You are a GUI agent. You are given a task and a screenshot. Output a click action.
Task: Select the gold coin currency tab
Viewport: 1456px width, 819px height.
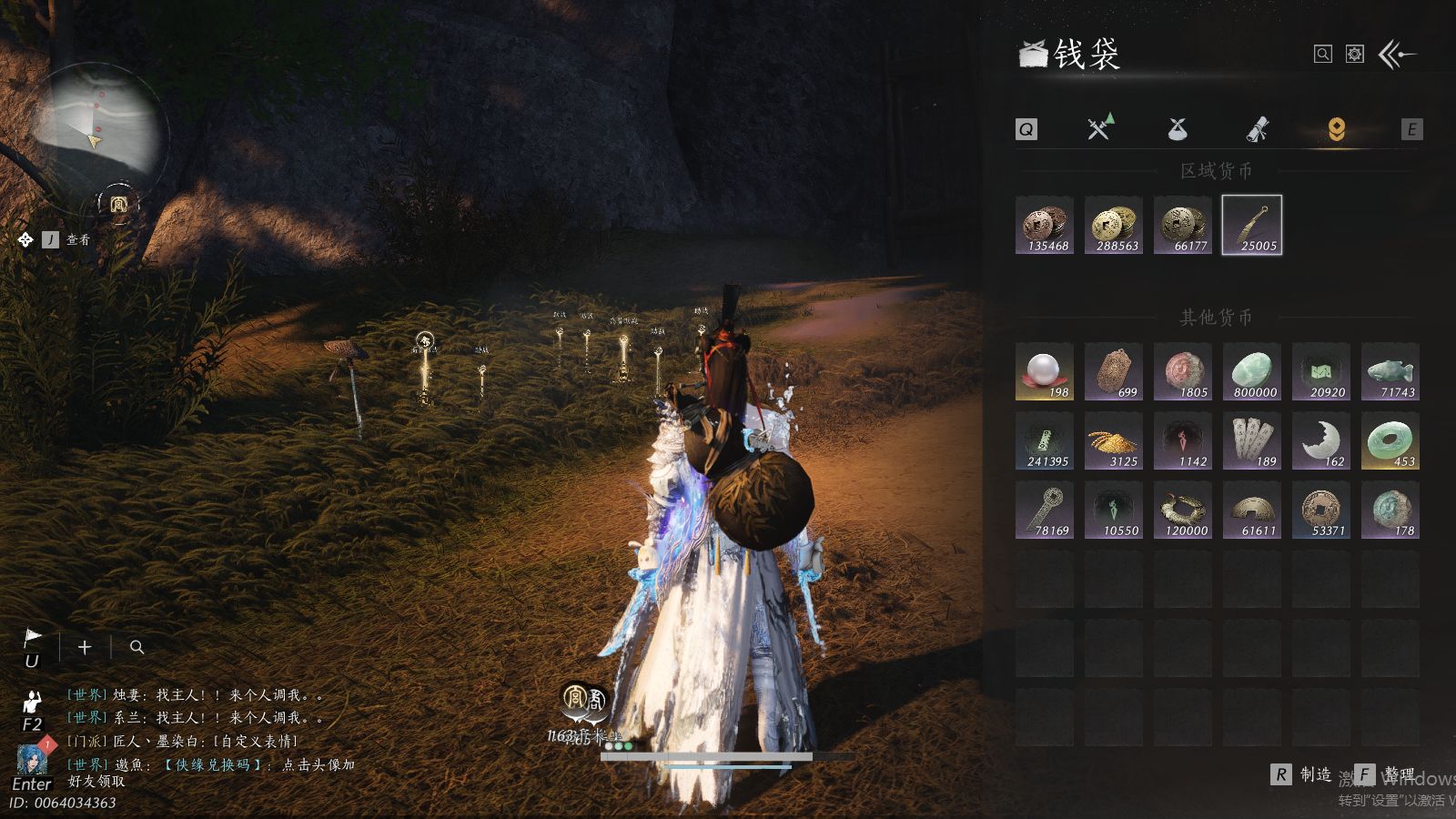(x=1336, y=129)
